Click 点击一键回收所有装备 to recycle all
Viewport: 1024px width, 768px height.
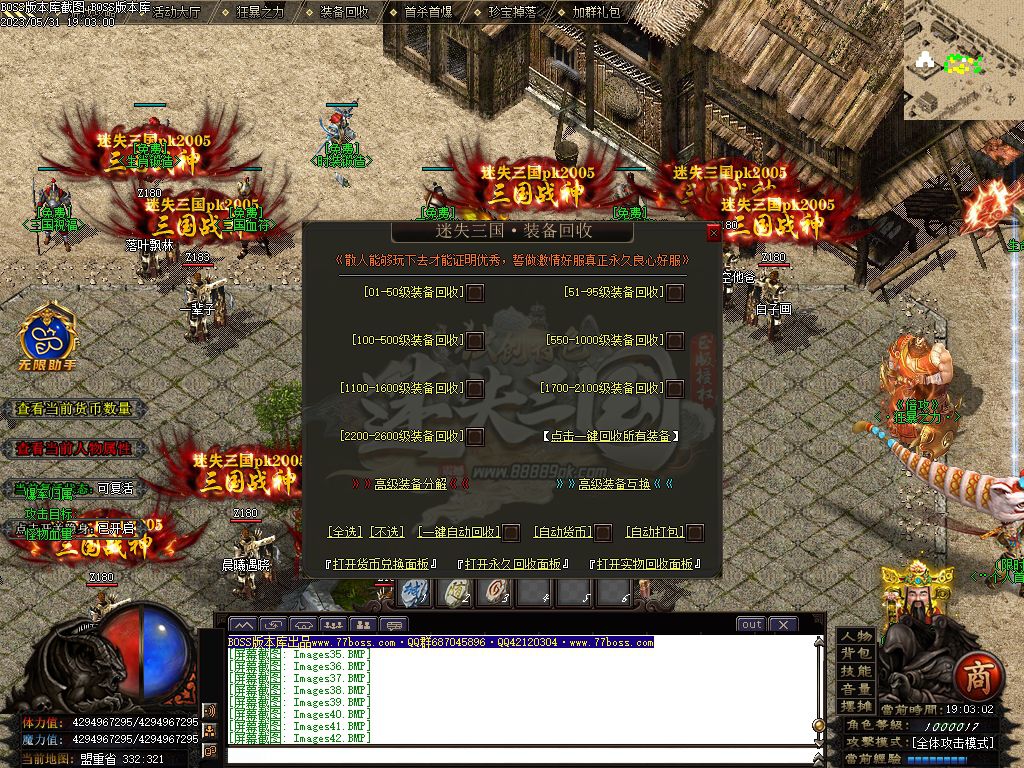(x=611, y=436)
